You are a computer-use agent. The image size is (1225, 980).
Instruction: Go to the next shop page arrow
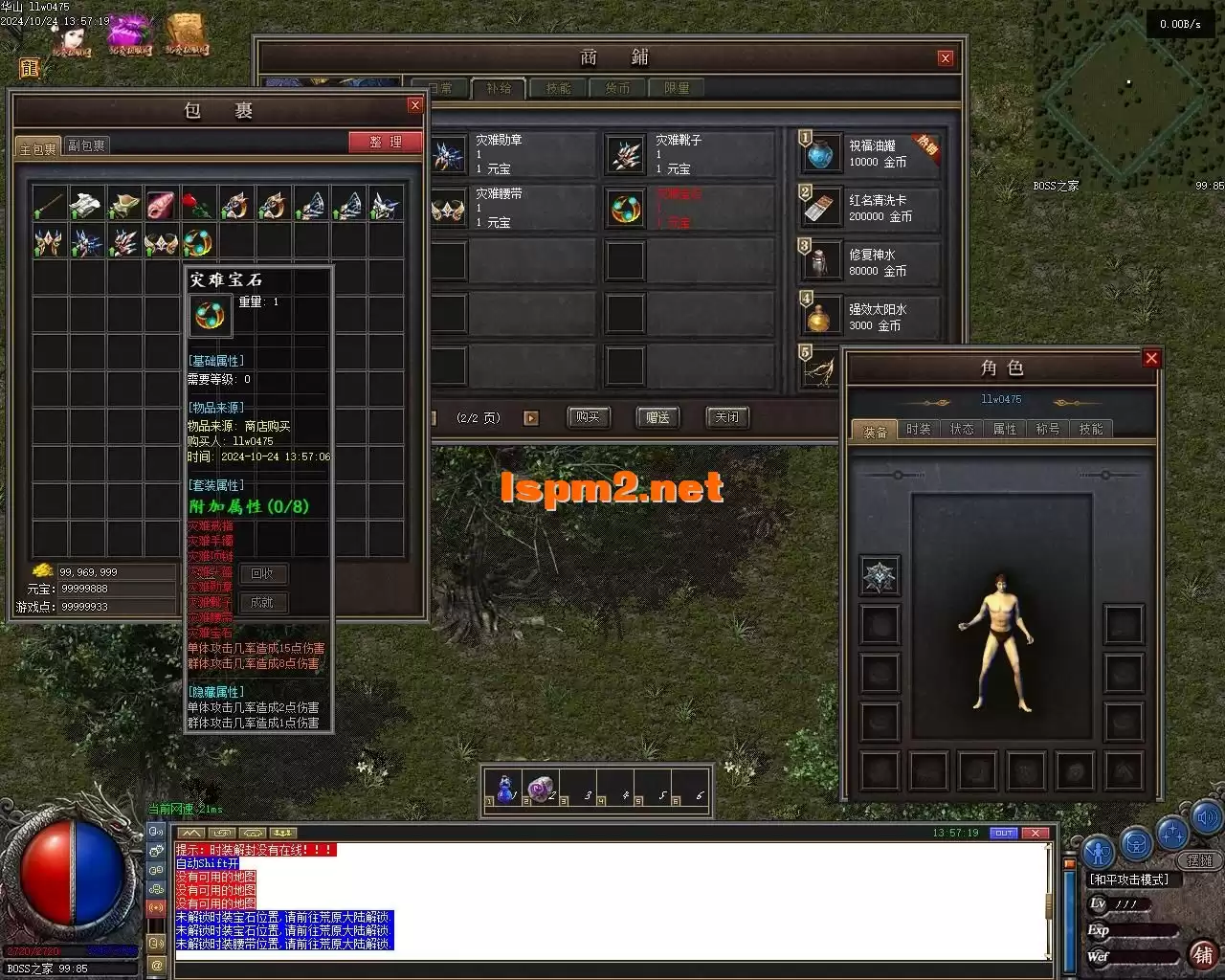pos(531,418)
